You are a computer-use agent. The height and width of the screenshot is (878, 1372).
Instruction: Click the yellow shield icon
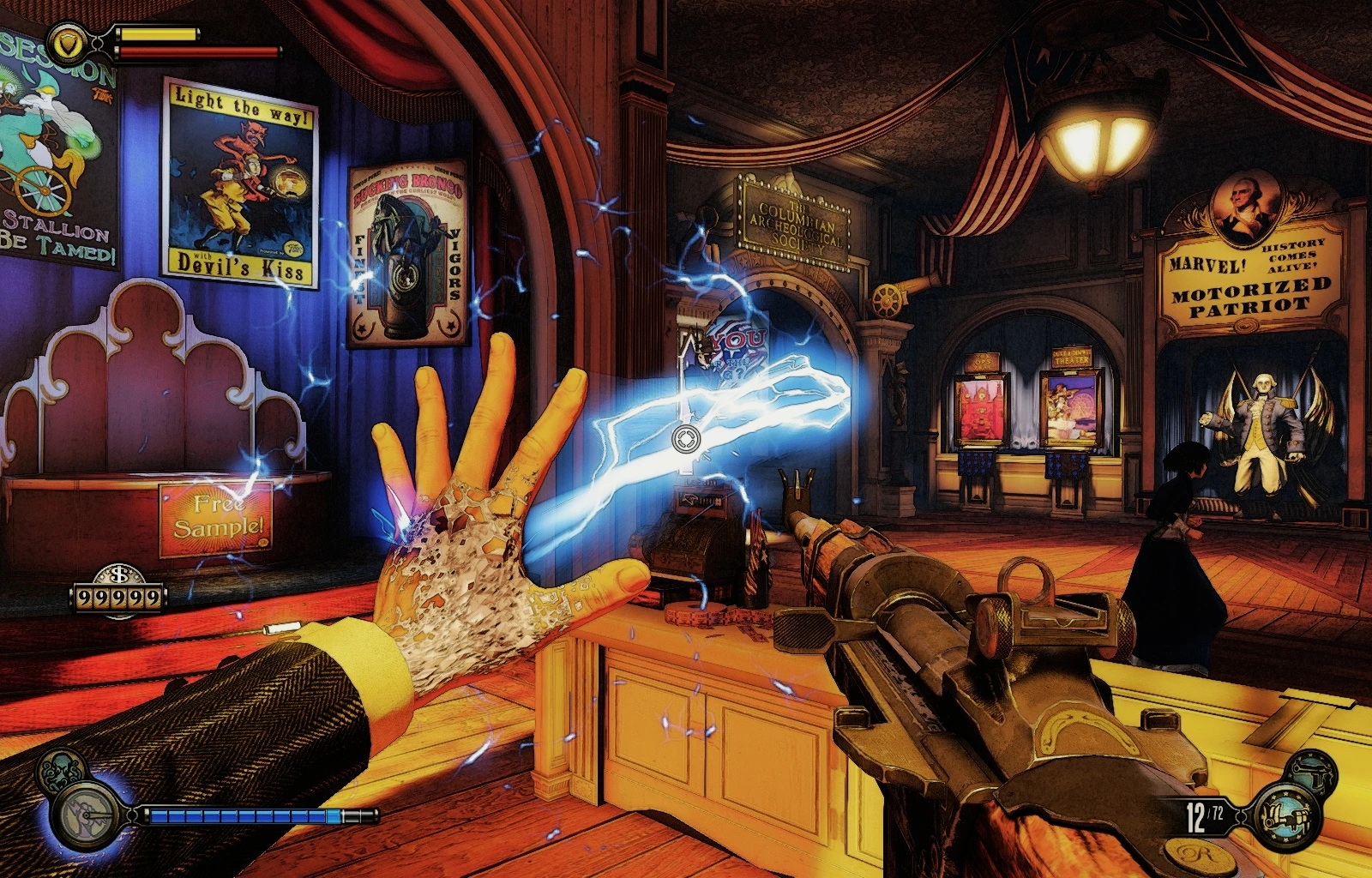coord(64,40)
